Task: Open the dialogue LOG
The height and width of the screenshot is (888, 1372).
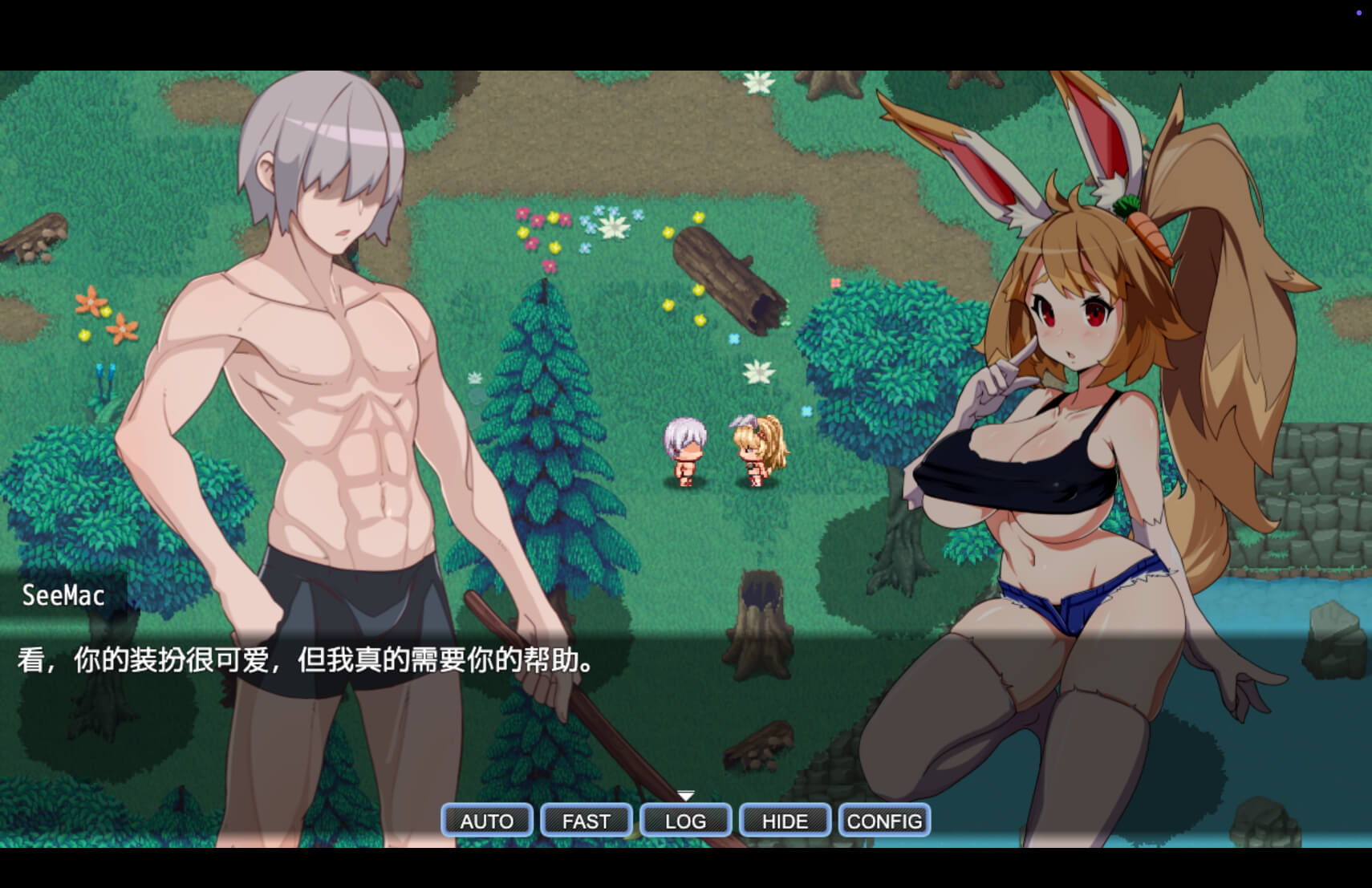Action: [685, 821]
